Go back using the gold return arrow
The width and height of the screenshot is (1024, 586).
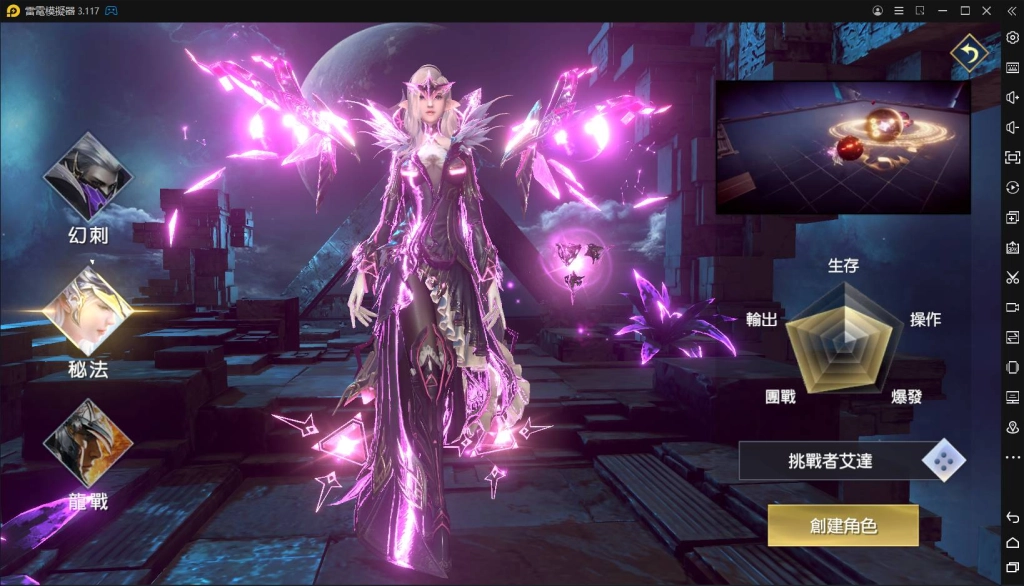(968, 54)
